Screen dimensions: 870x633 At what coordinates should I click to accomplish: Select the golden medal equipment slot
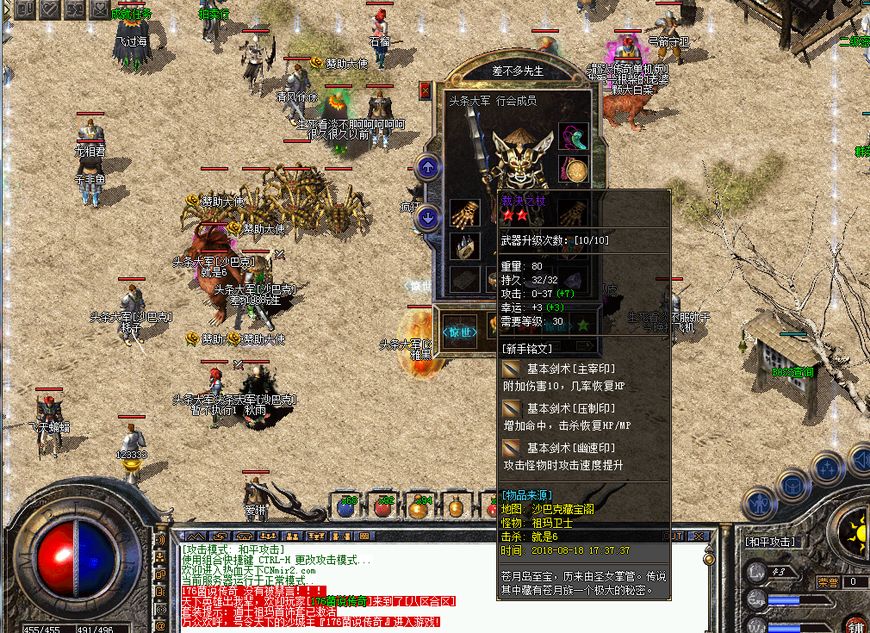pyautogui.click(x=572, y=169)
